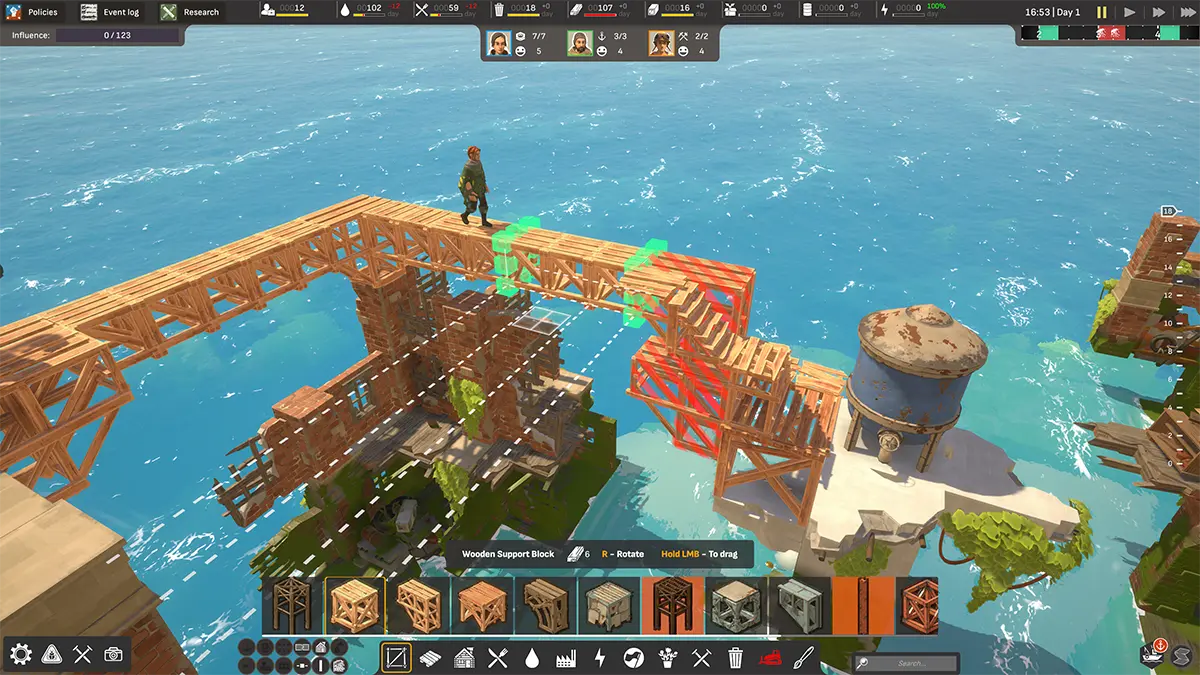Choose the tall wooden scaffold tower piece
Image resolution: width=1200 pixels, height=675 pixels.
coord(292,606)
